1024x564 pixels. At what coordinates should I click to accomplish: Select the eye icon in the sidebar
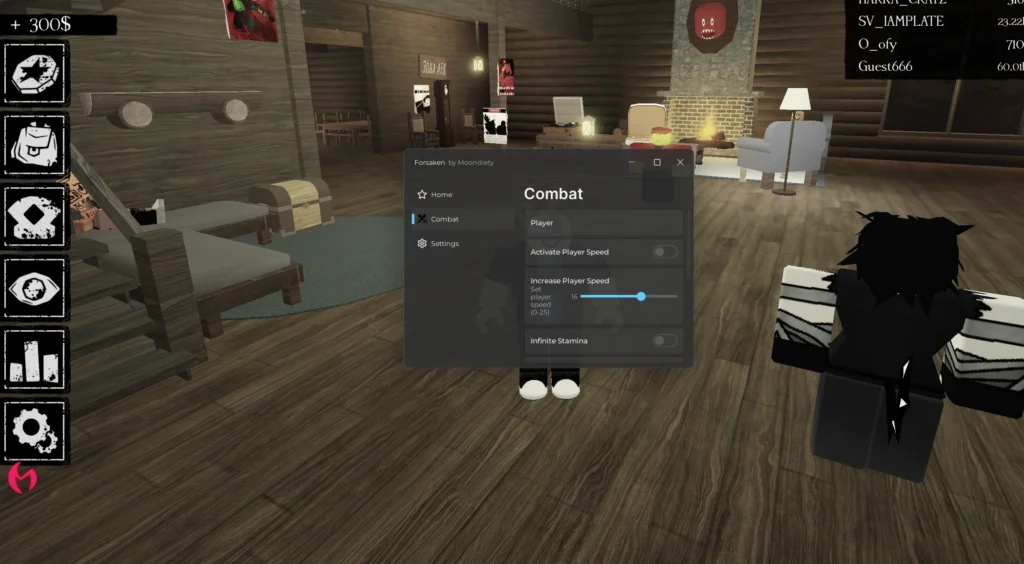(36, 288)
